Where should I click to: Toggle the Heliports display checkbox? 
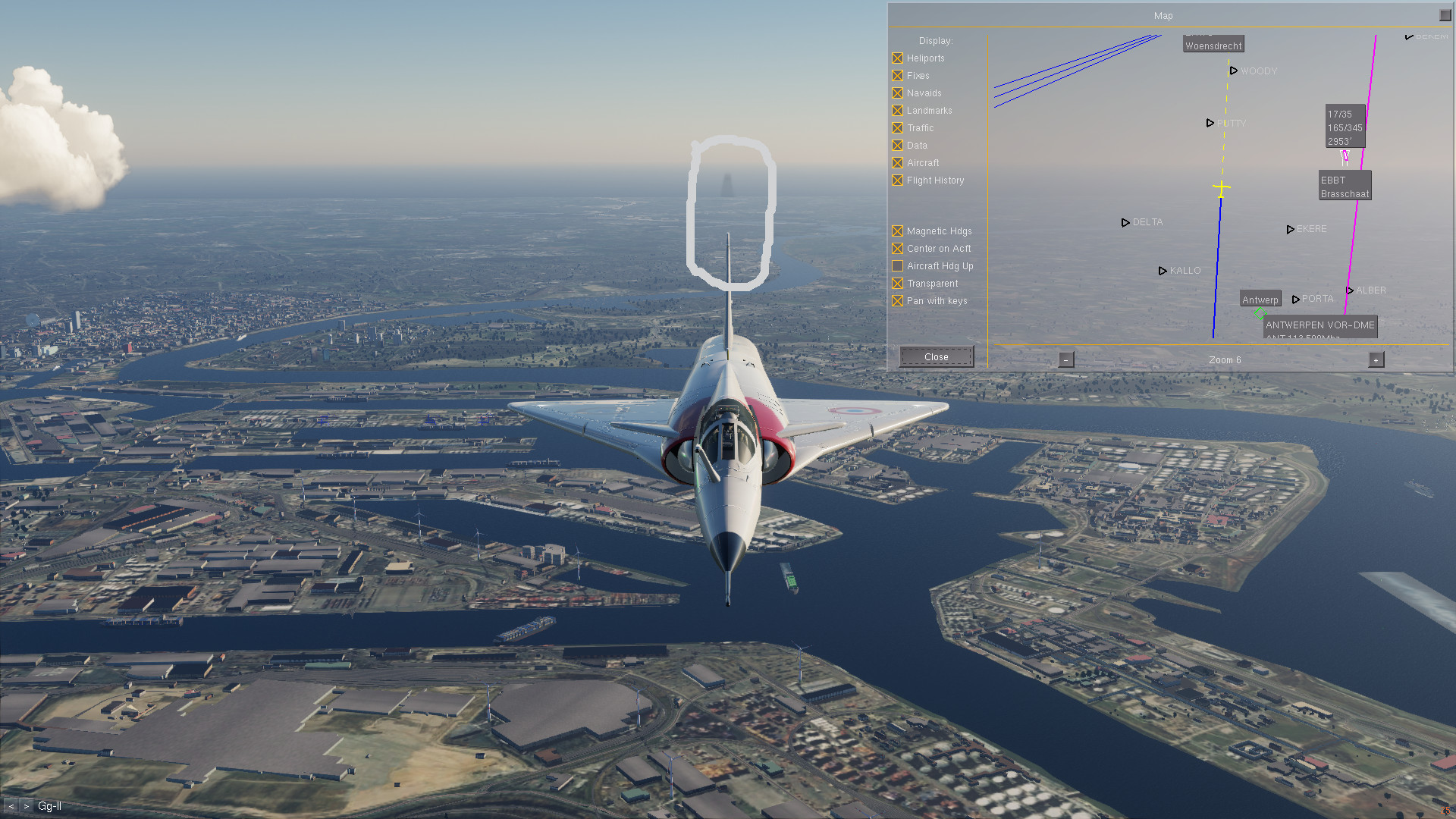(898, 58)
